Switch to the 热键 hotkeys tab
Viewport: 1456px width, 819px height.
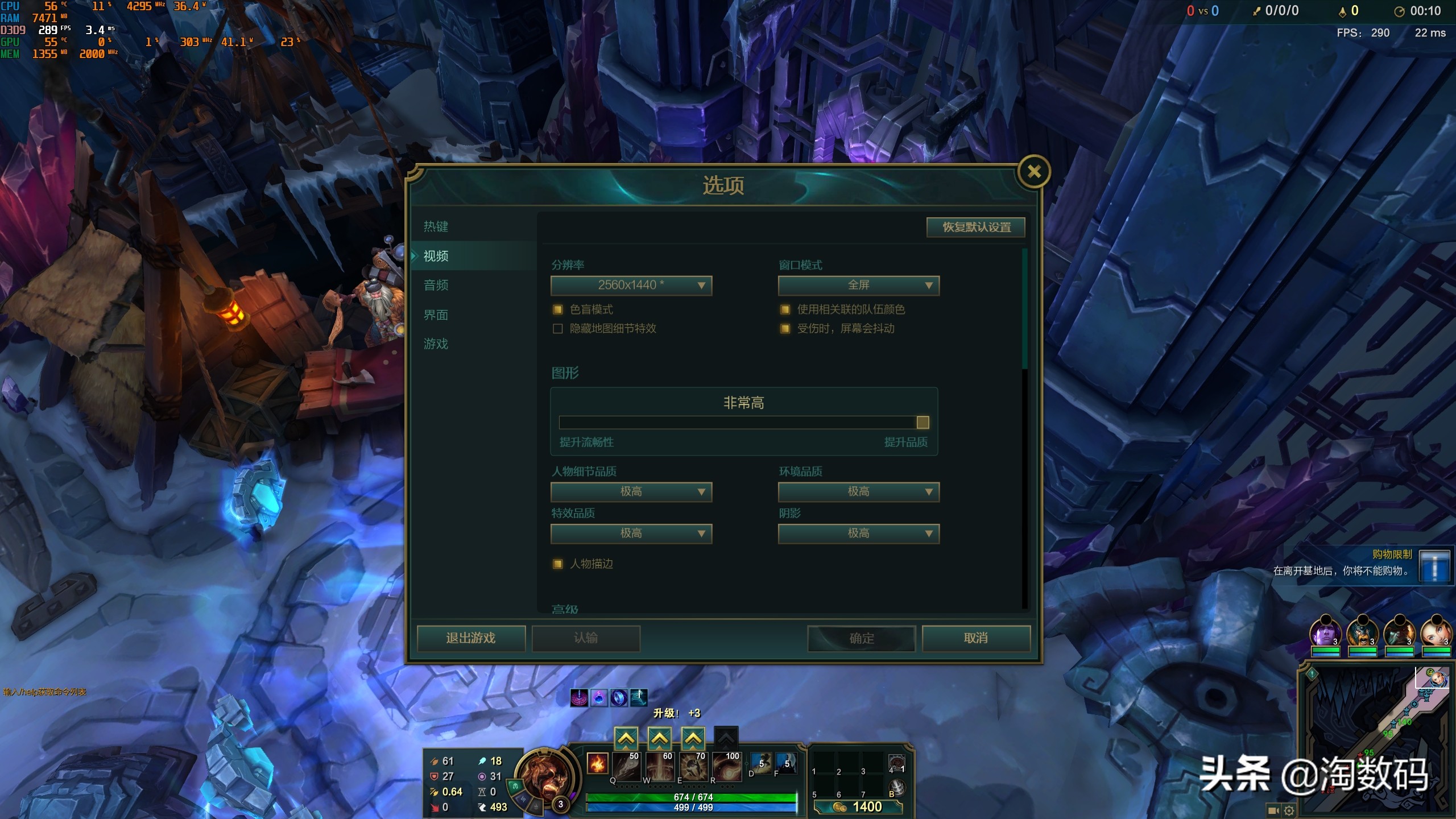point(436,227)
